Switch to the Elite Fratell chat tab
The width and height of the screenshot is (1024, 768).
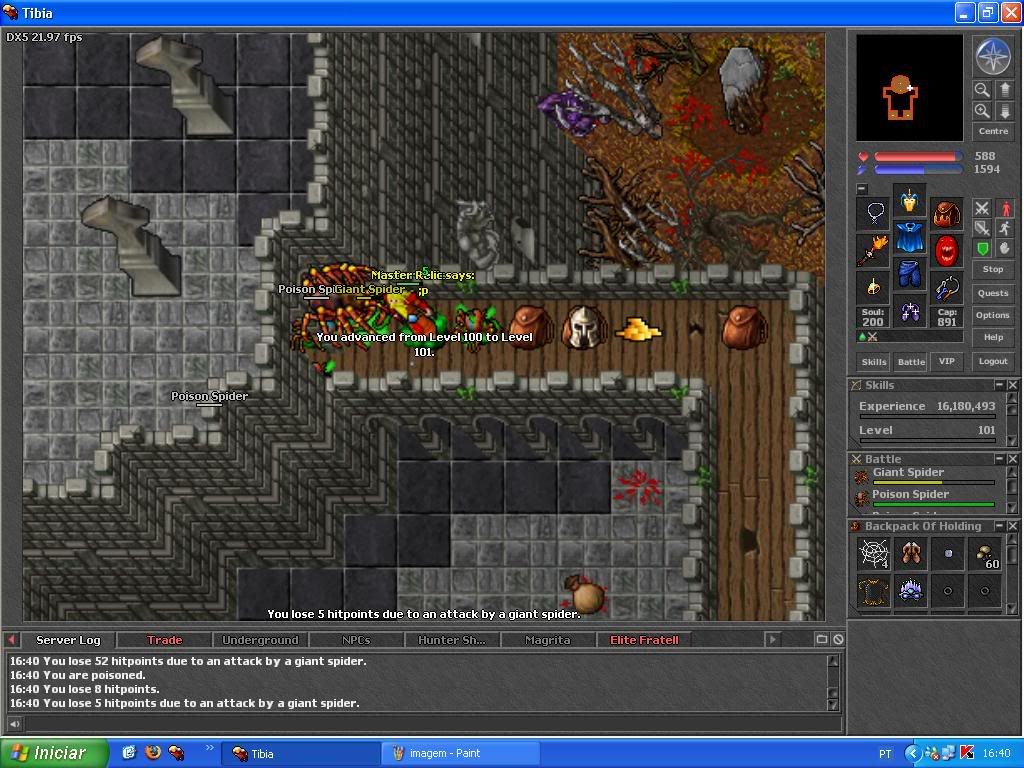pos(644,640)
